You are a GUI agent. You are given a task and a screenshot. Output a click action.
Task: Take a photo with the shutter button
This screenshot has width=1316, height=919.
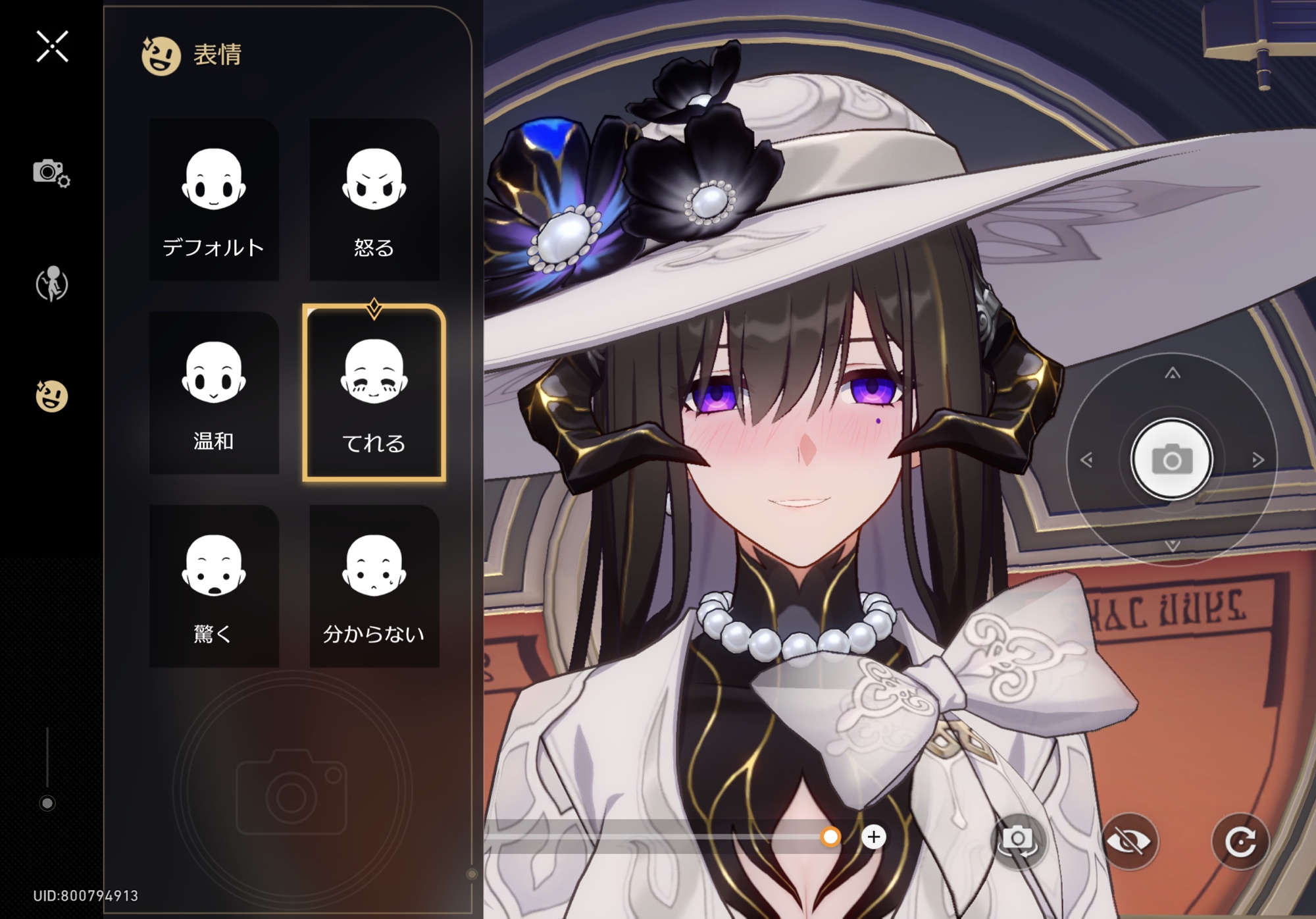[x=1171, y=459]
